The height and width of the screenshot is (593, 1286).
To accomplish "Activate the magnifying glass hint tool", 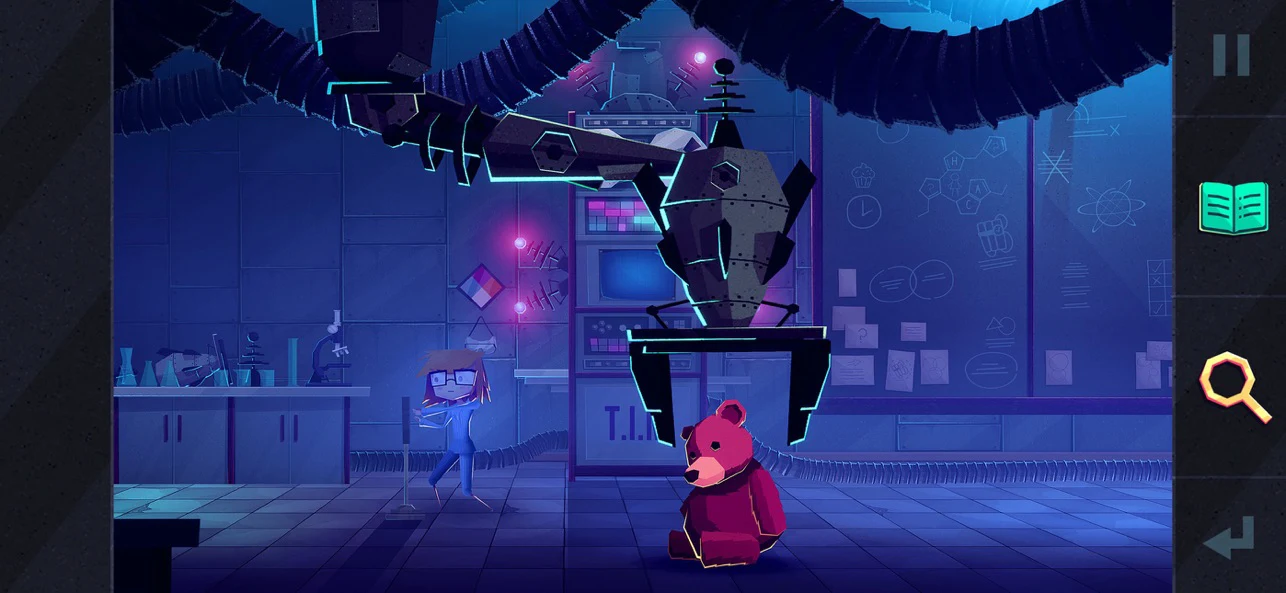I will [x=1233, y=386].
